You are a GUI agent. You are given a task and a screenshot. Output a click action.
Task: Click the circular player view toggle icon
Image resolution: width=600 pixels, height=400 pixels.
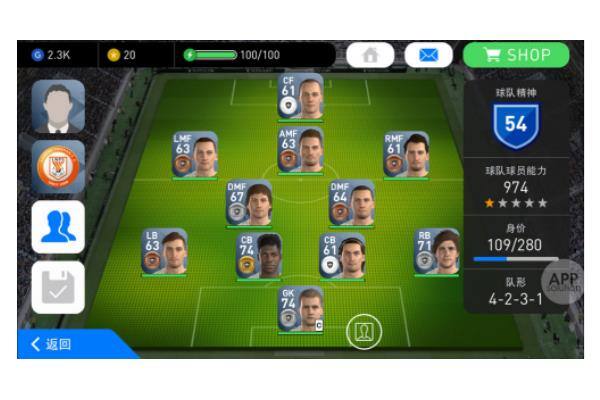pos(363,331)
